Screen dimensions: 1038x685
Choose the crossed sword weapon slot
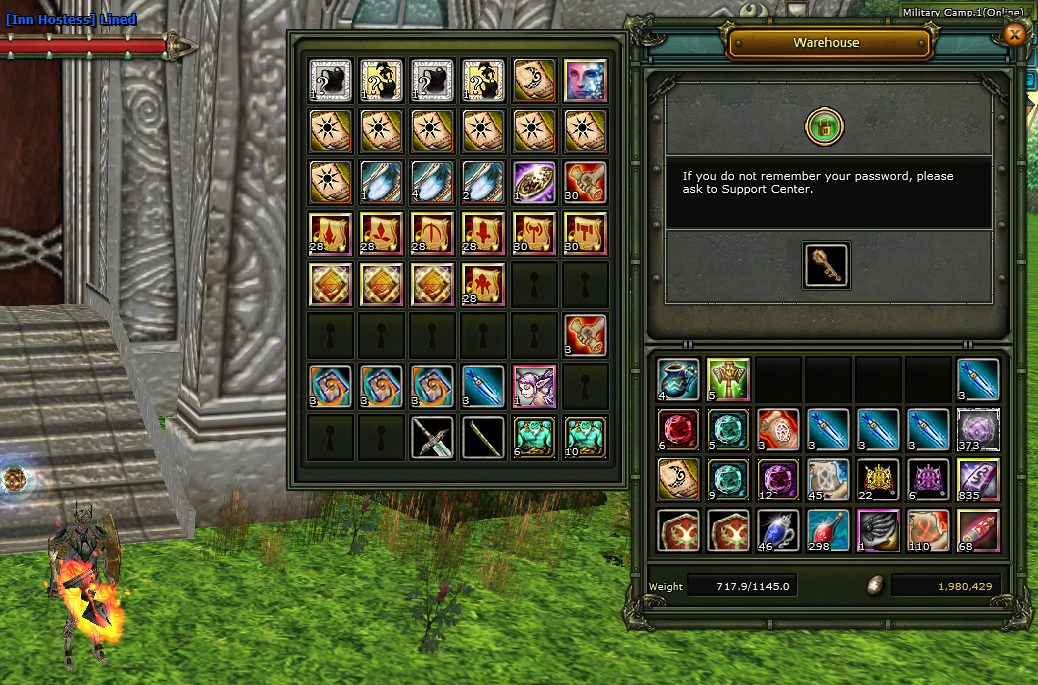(x=432, y=437)
